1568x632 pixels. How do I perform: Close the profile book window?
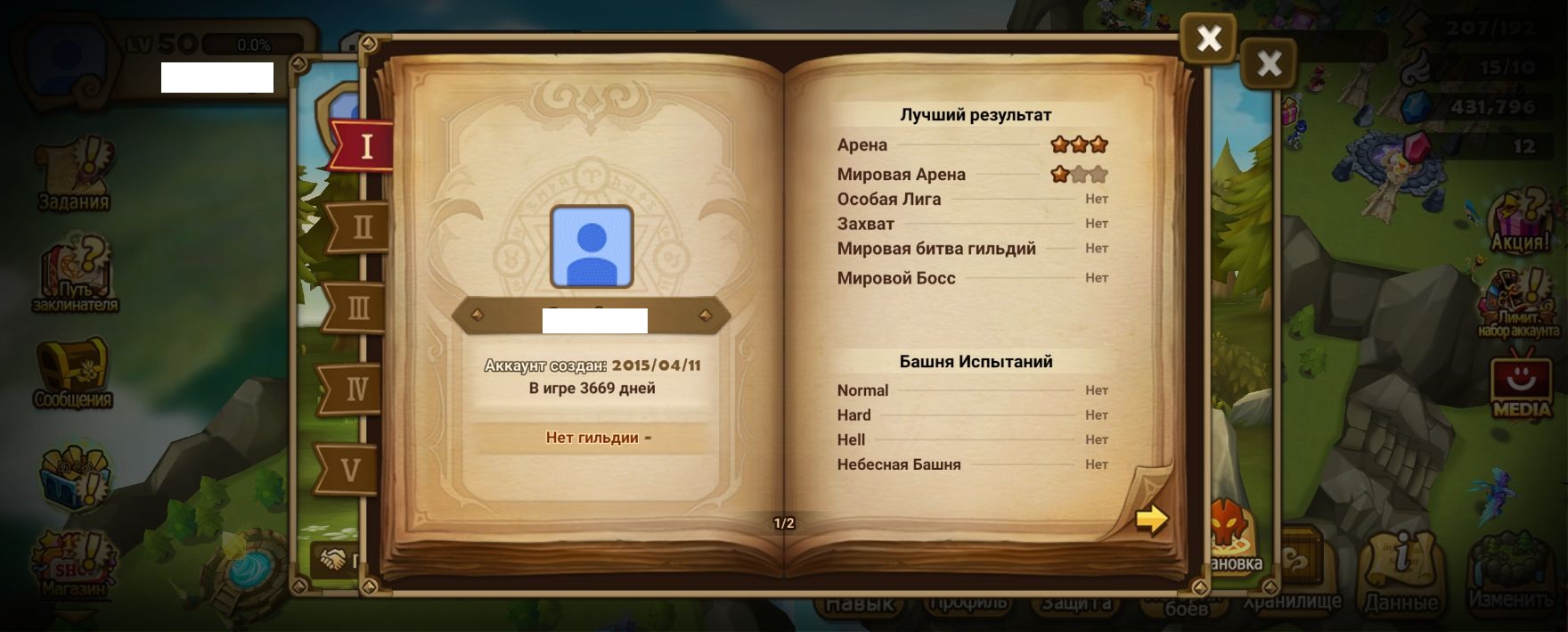coord(1208,39)
